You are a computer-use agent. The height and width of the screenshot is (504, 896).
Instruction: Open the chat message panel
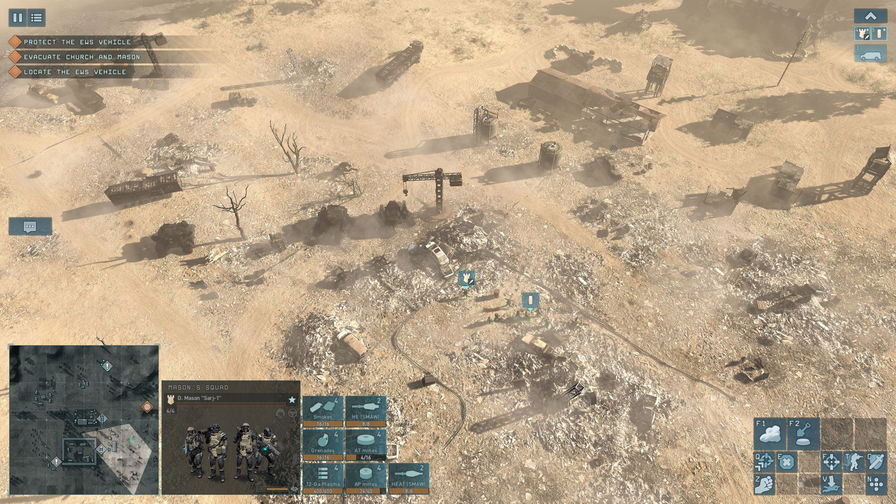point(30,227)
